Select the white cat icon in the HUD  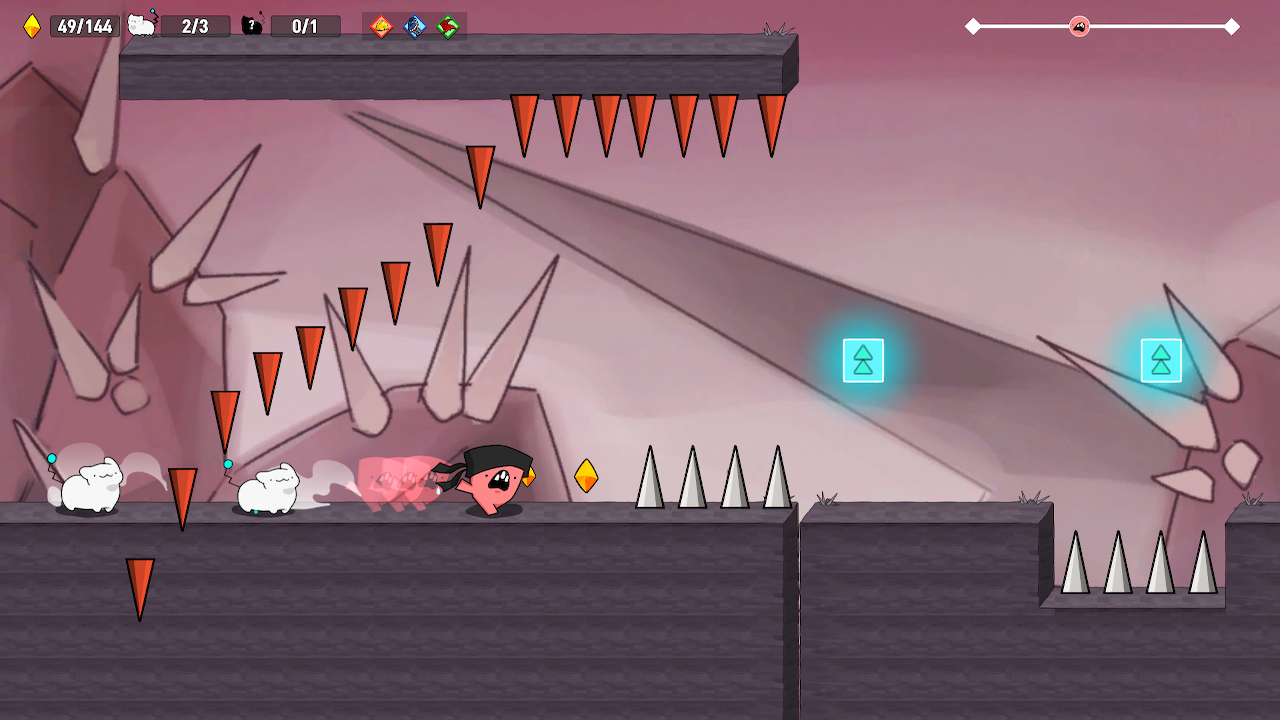pos(140,25)
